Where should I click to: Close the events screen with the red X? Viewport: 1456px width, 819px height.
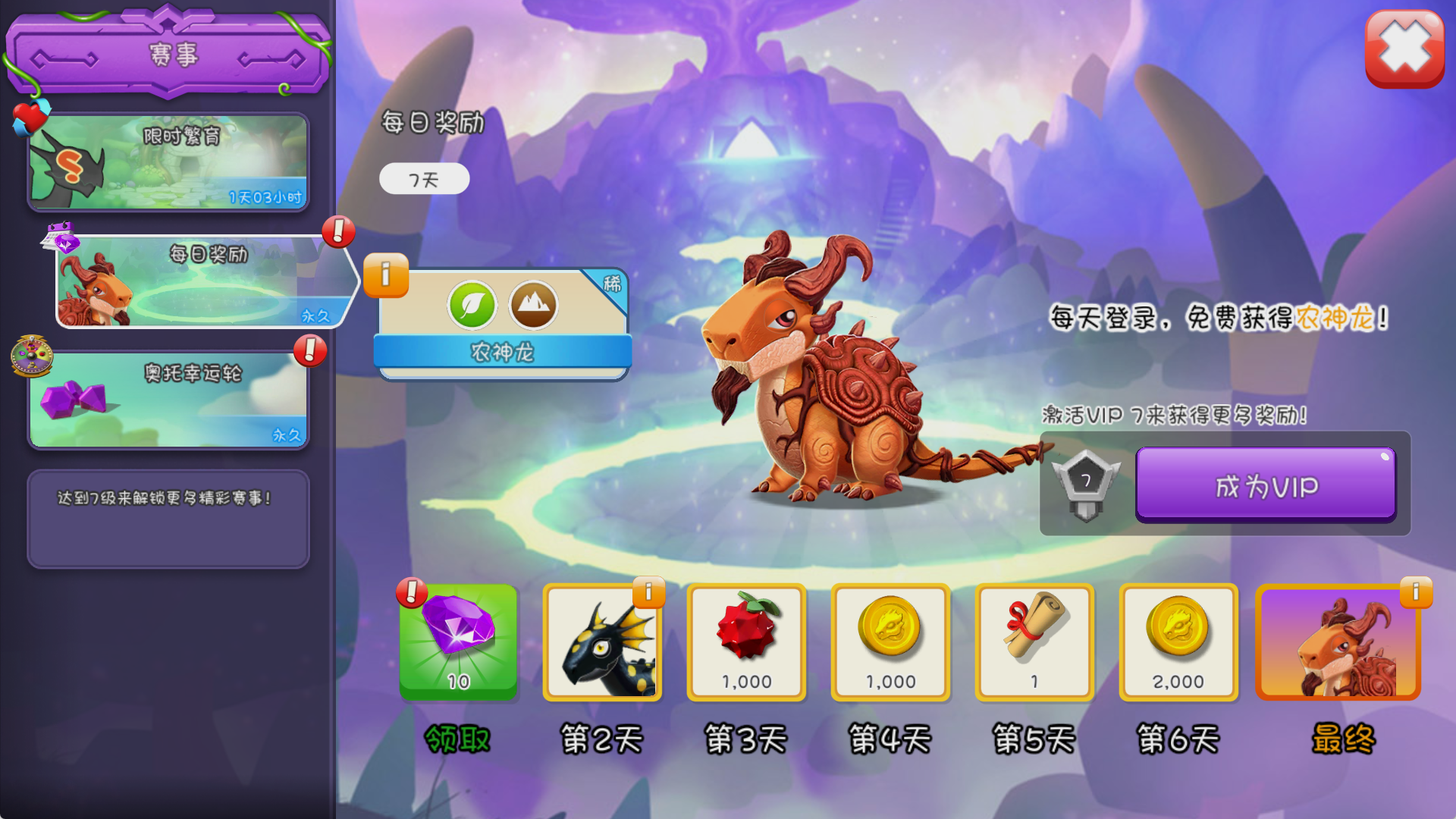(x=1404, y=49)
